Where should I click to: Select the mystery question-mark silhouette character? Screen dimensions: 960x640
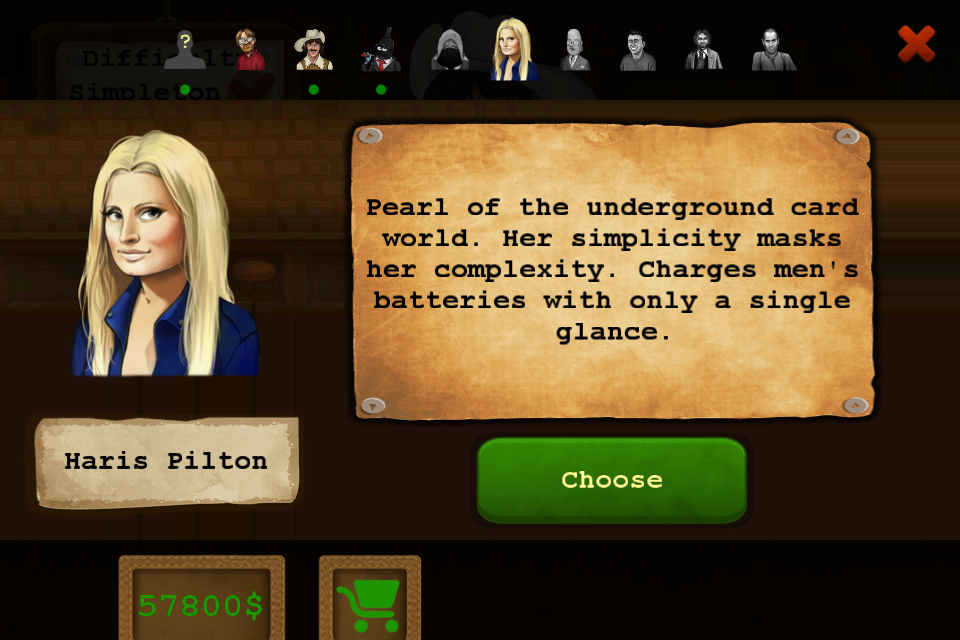pyautogui.click(x=185, y=50)
